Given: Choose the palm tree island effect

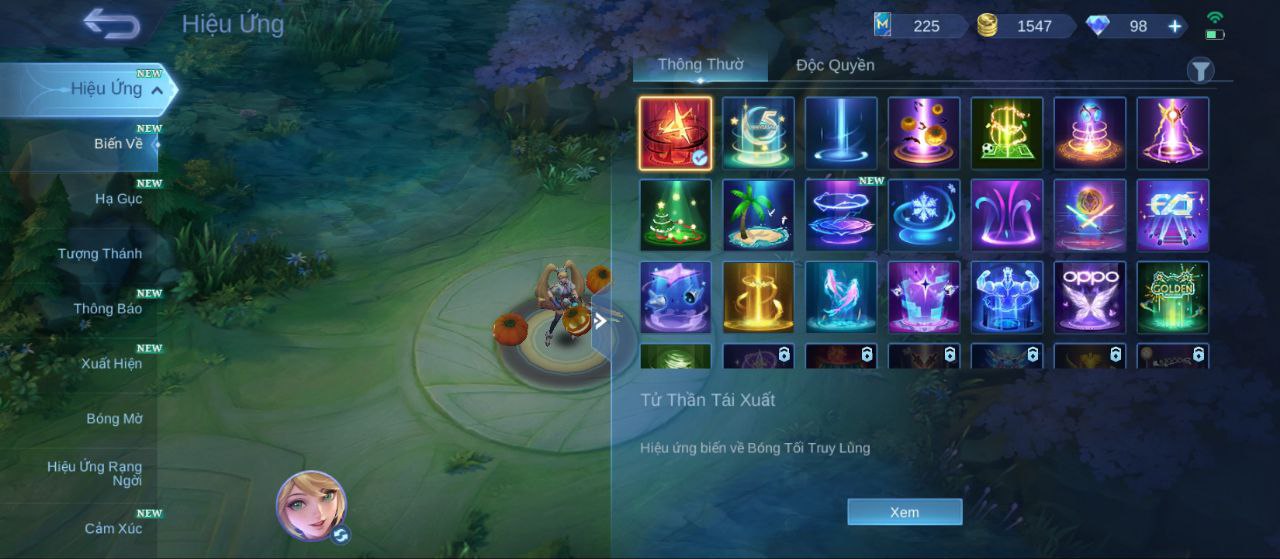Looking at the screenshot, I should (758, 215).
